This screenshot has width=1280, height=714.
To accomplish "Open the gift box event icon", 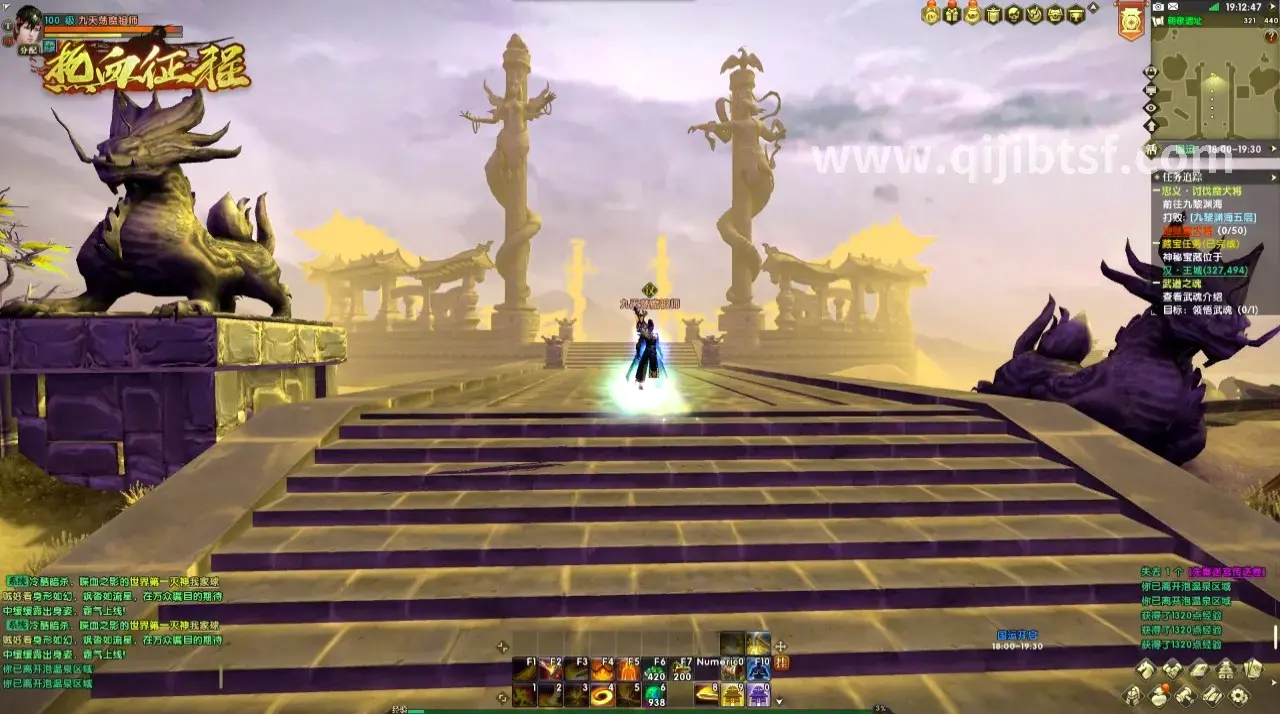I will [x=951, y=14].
